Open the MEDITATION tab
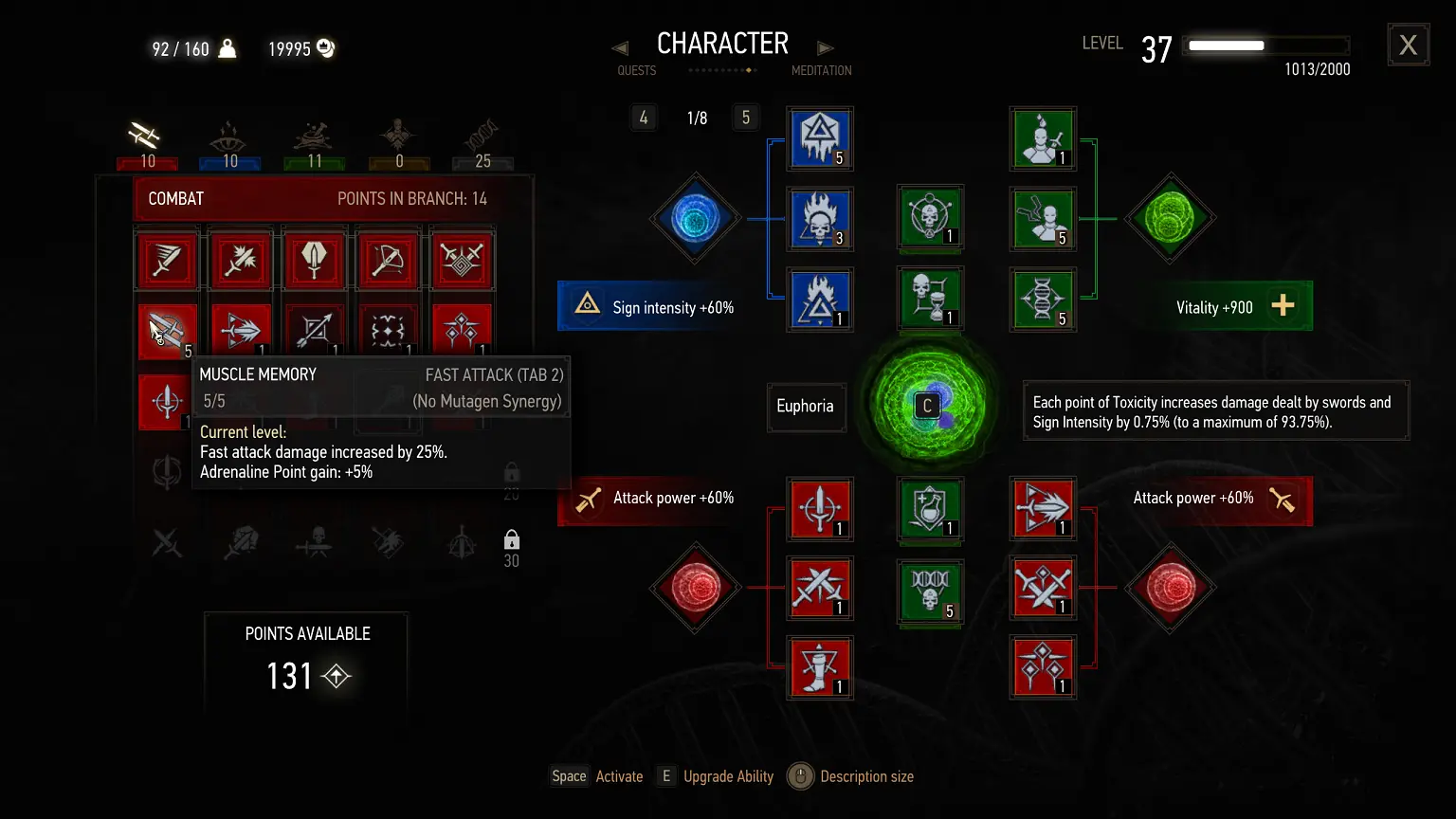 pyautogui.click(x=821, y=70)
